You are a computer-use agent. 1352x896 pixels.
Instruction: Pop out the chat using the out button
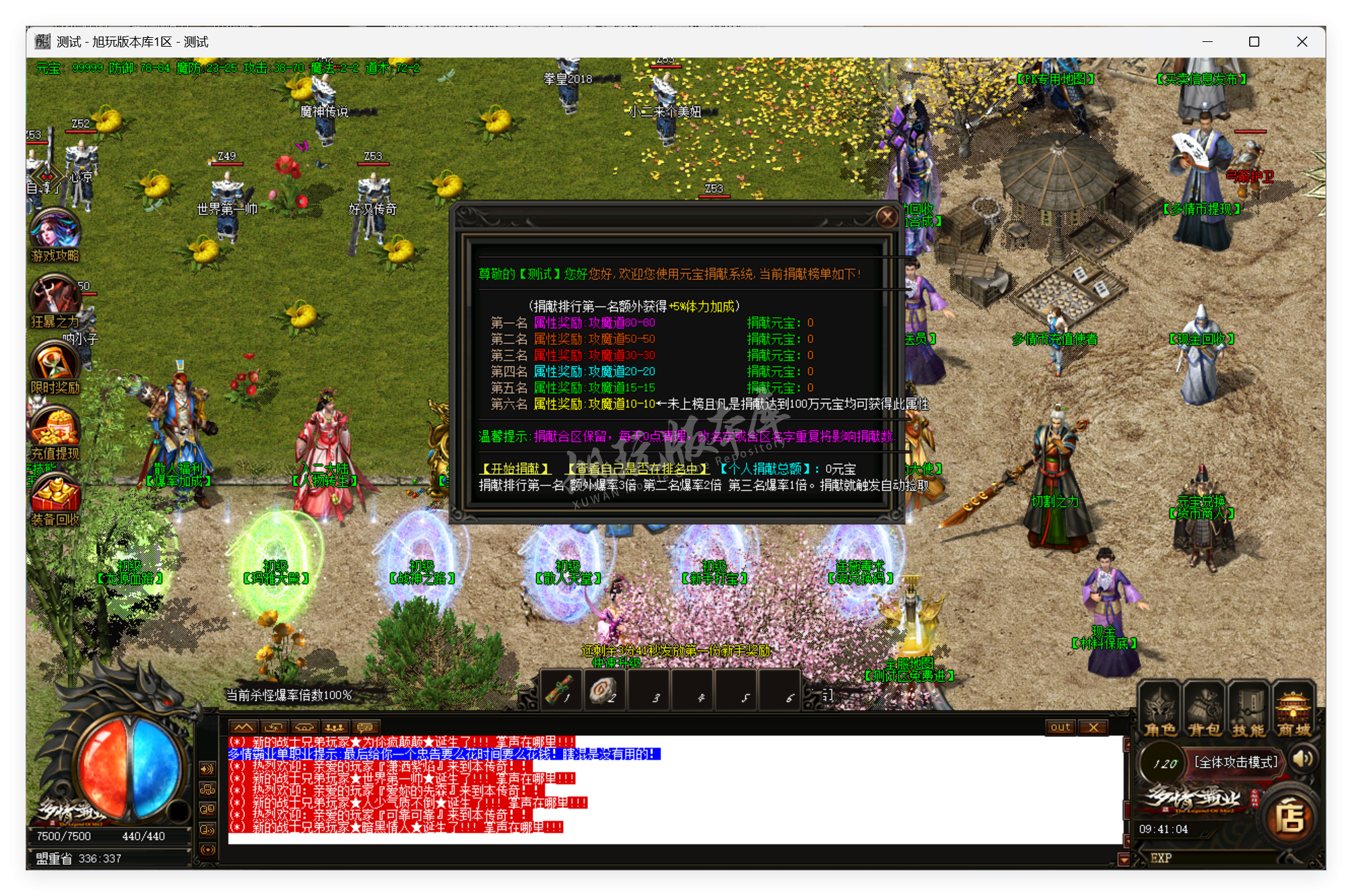pos(1060,727)
